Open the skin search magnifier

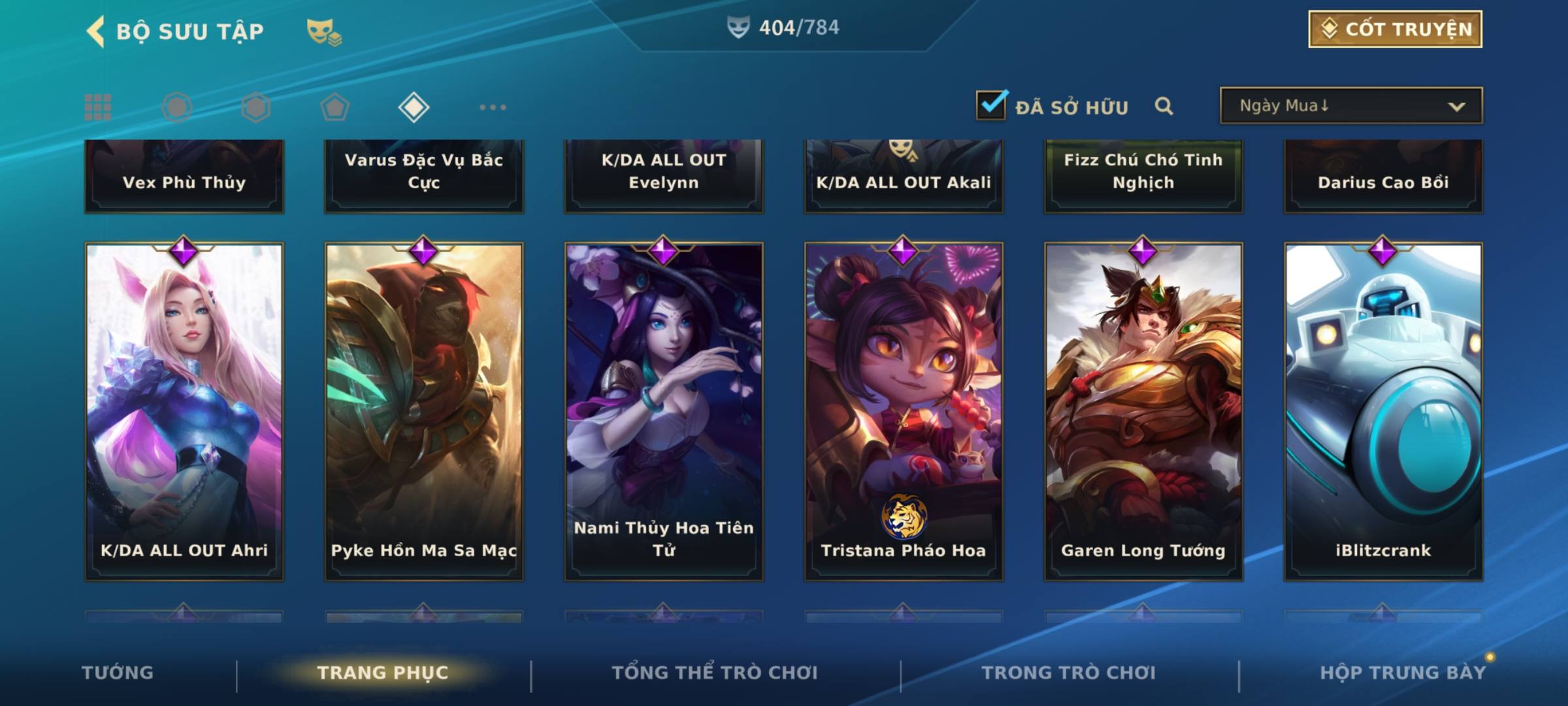coord(1164,106)
